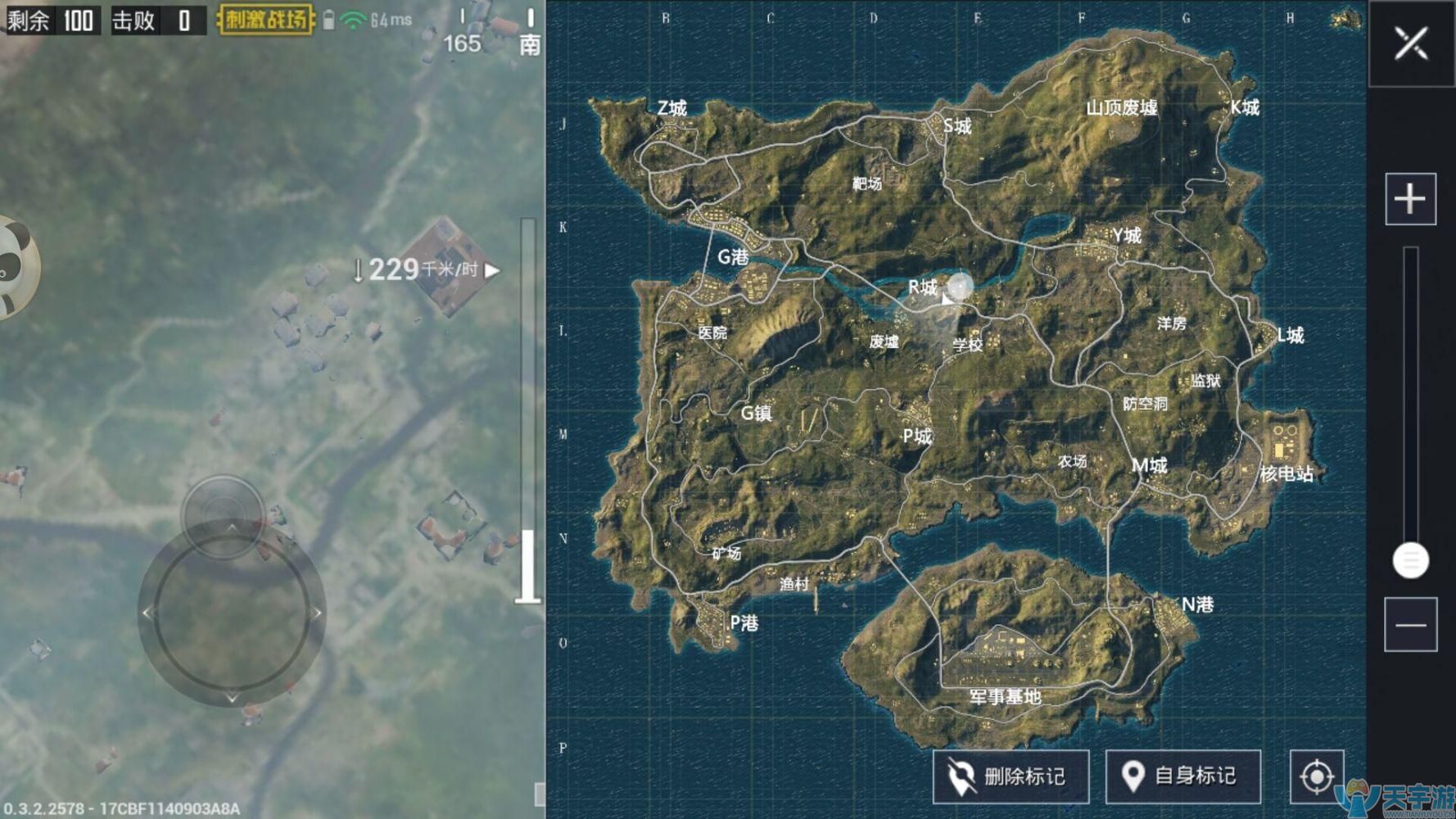Mark 军事基地 on the map
The height and width of the screenshot is (819, 1456).
click(1005, 696)
